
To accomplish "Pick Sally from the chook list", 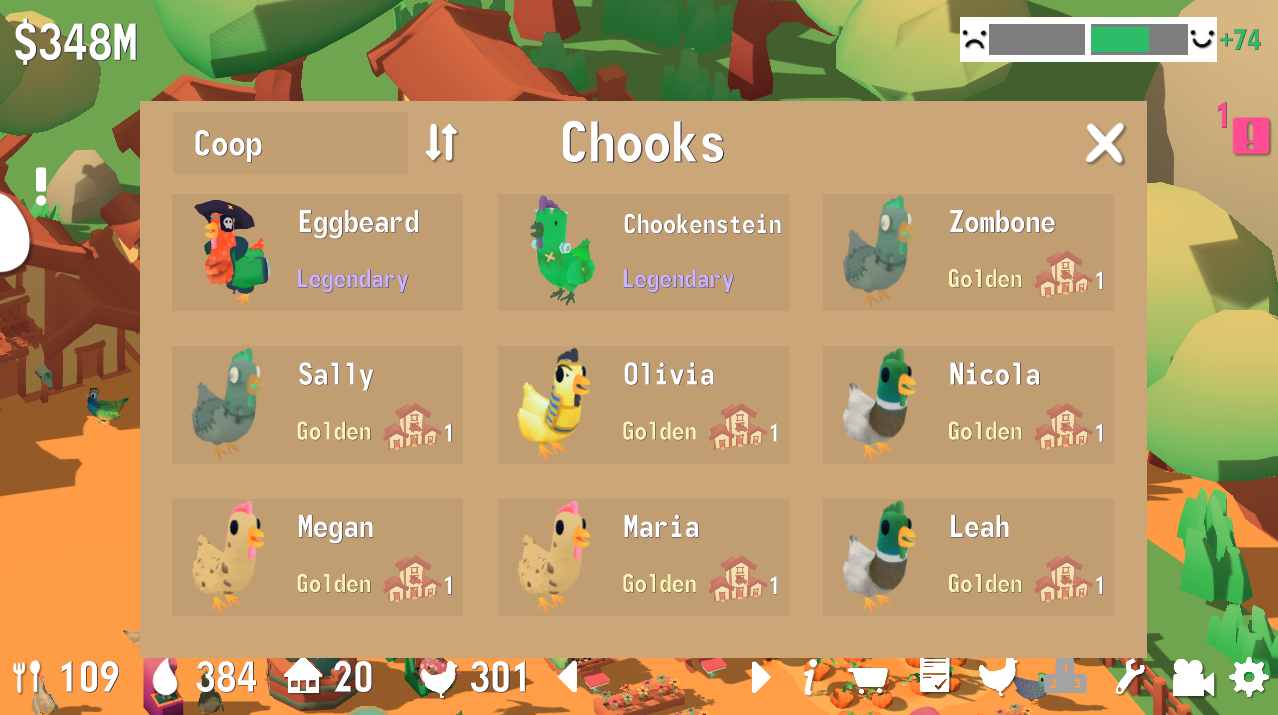I will (x=317, y=405).
